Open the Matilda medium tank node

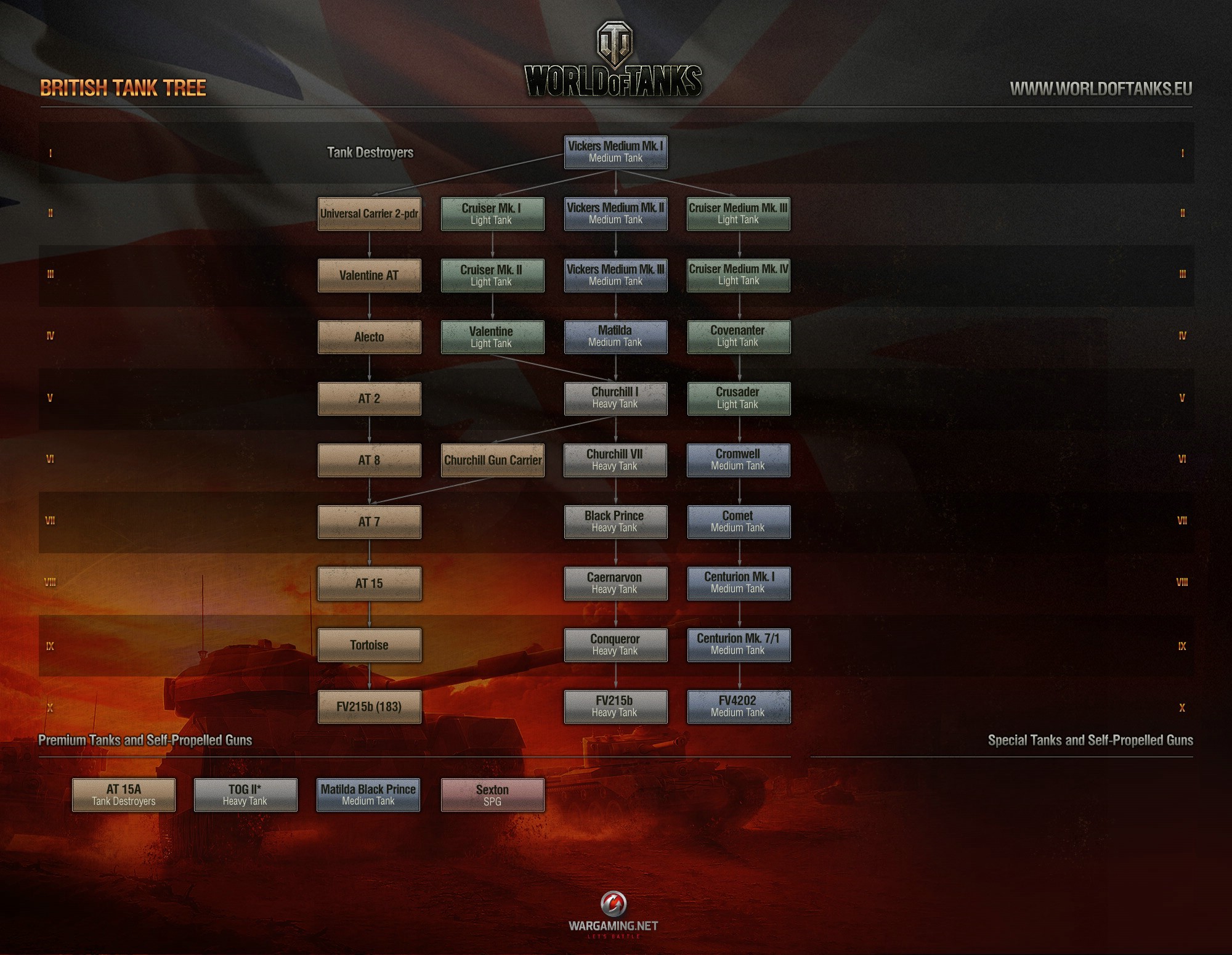coord(615,336)
